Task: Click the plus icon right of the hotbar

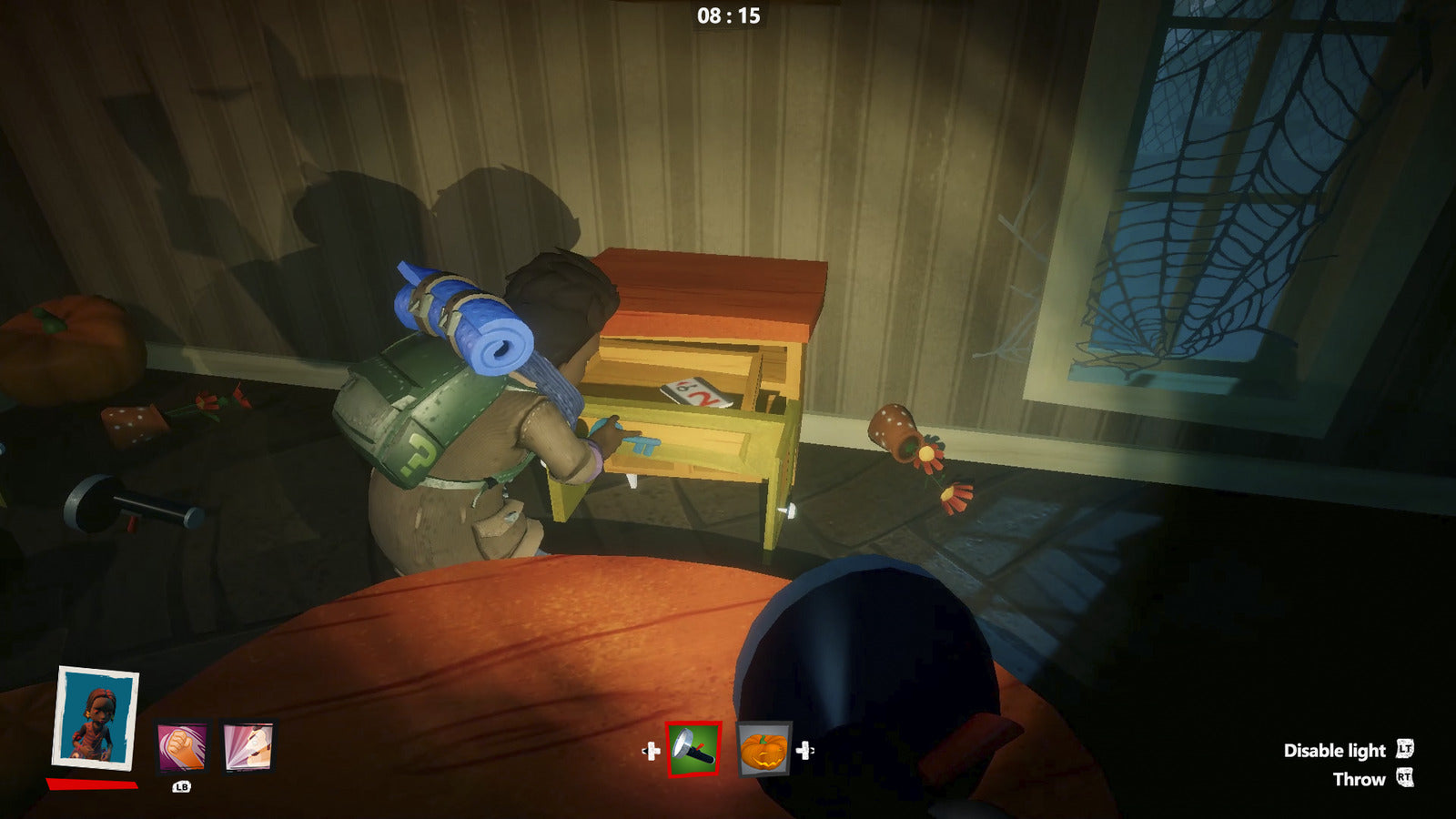Action: tap(804, 750)
